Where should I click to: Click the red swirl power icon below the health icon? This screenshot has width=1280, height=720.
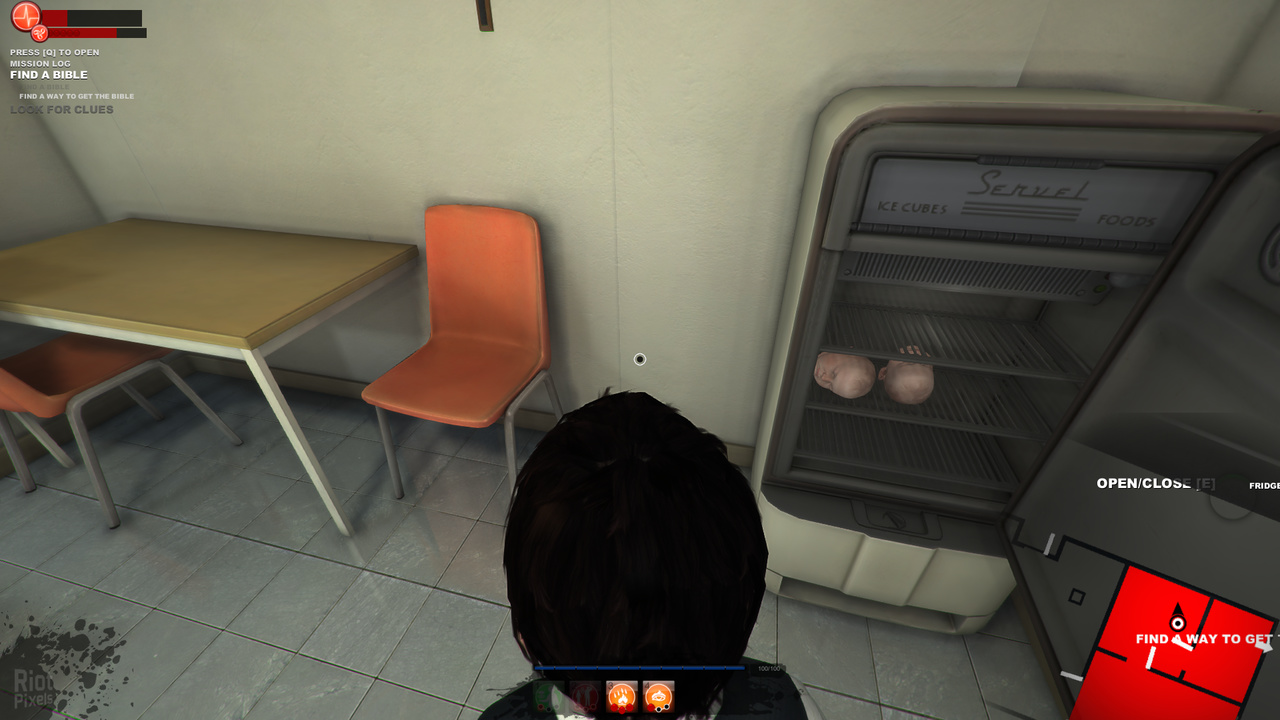pos(39,34)
